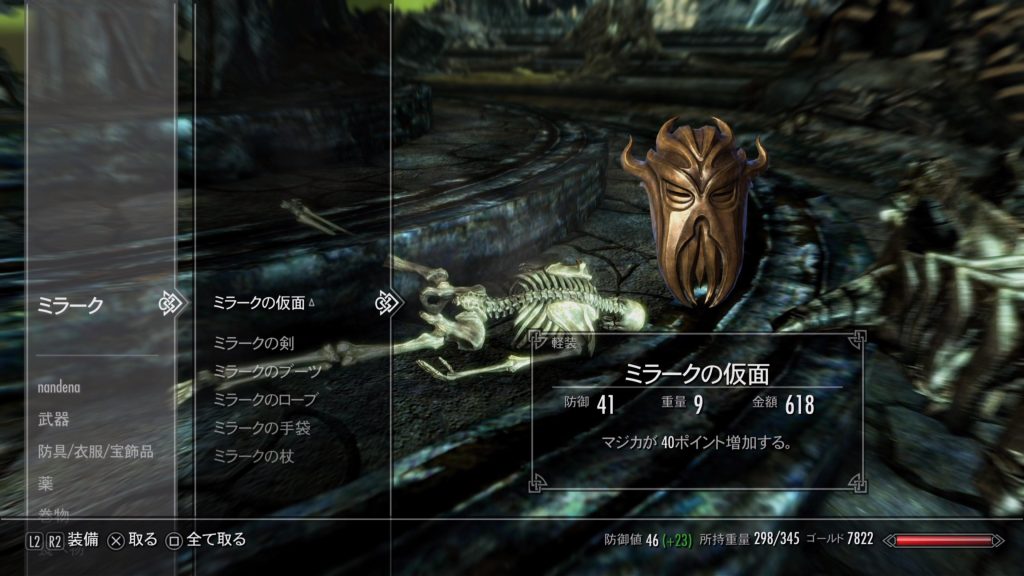Choose ミラークのローブ from the loot list
Image resolution: width=1024 pixels, height=576 pixels.
pyautogui.click(x=265, y=399)
